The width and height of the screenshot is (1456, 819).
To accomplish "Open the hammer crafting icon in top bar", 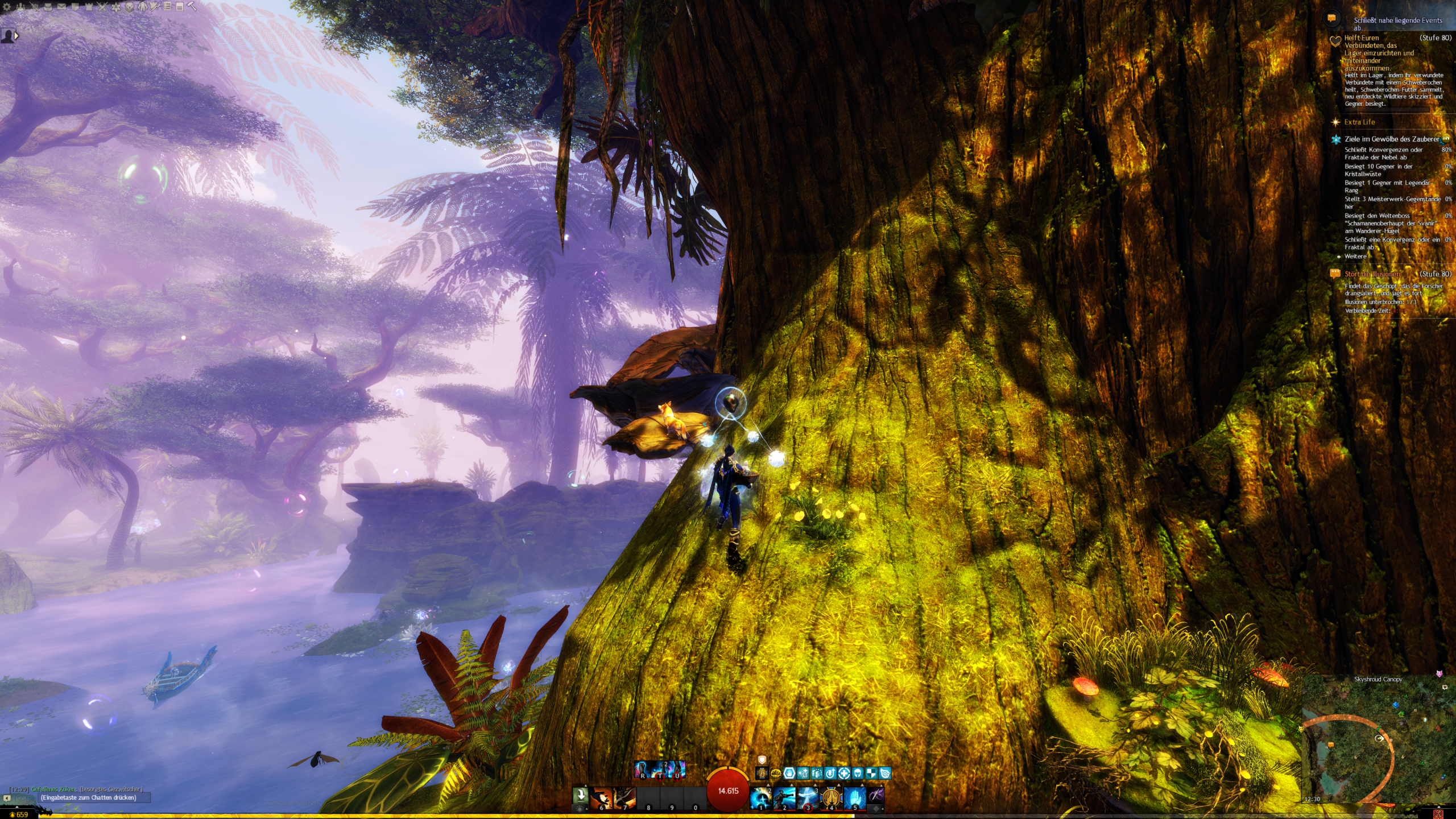I will pyautogui.click(x=192, y=7).
